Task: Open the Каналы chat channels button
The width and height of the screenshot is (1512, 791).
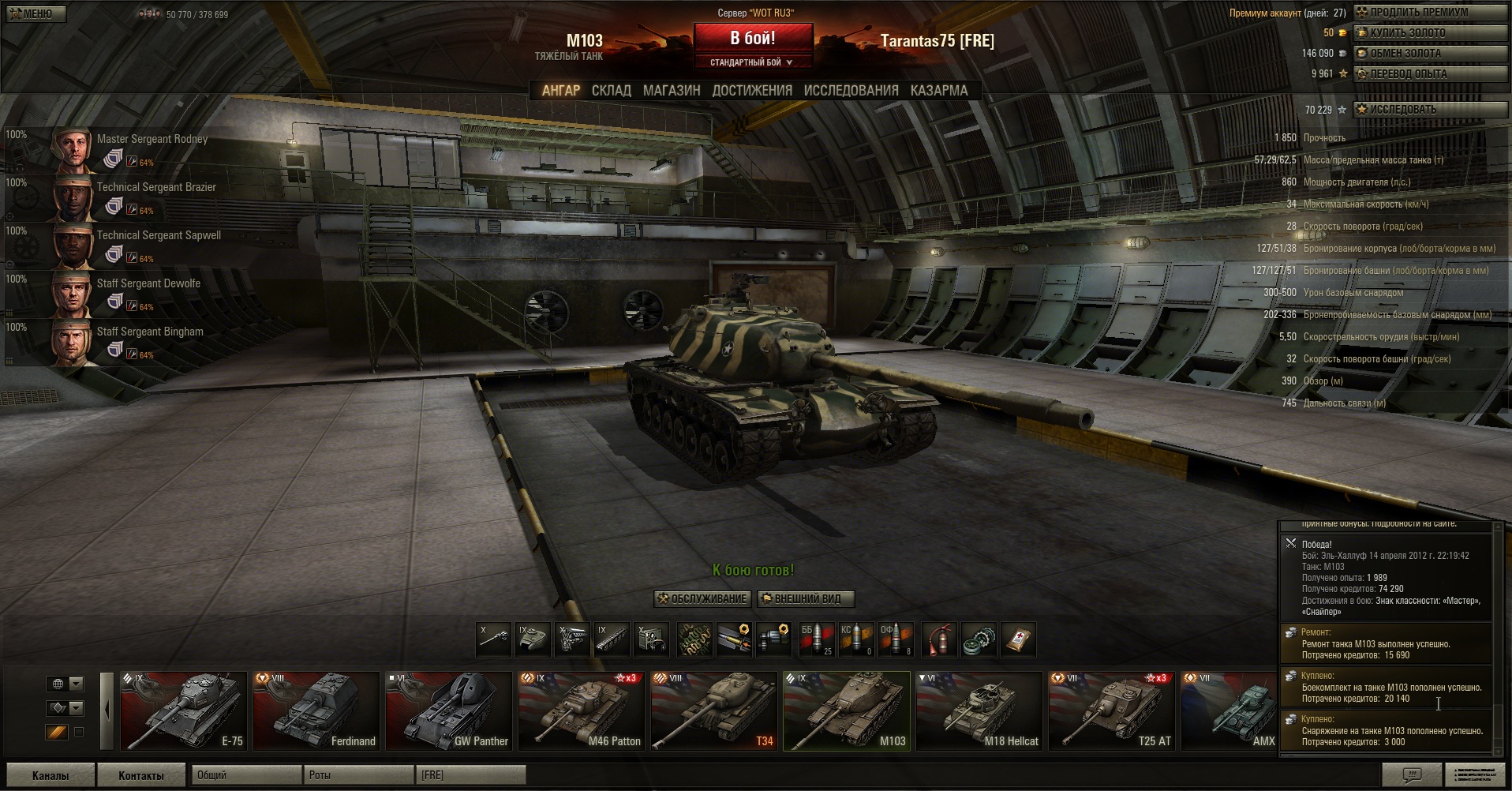Action: 51,775
